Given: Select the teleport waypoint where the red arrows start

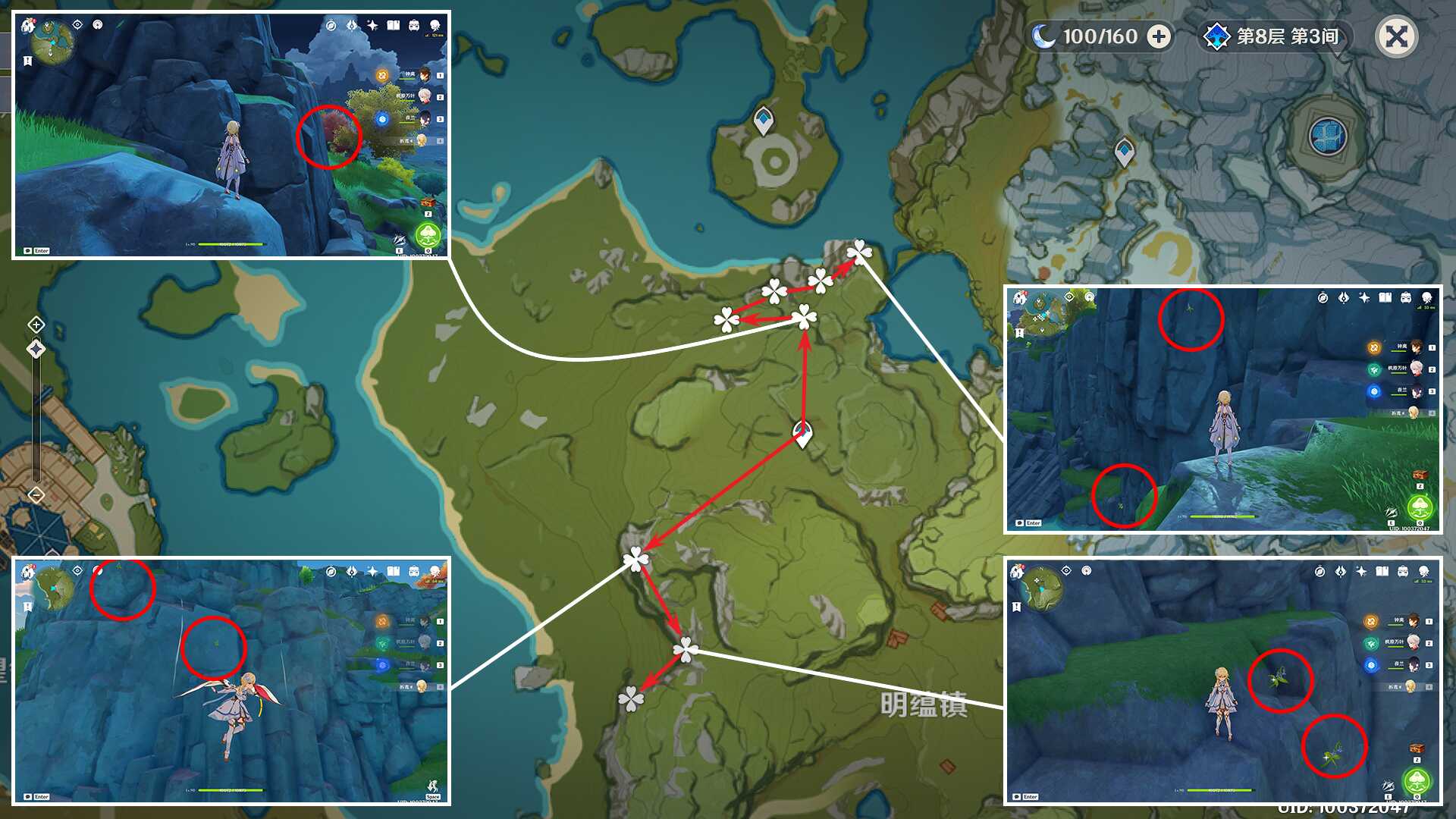Looking at the screenshot, I should (802, 433).
